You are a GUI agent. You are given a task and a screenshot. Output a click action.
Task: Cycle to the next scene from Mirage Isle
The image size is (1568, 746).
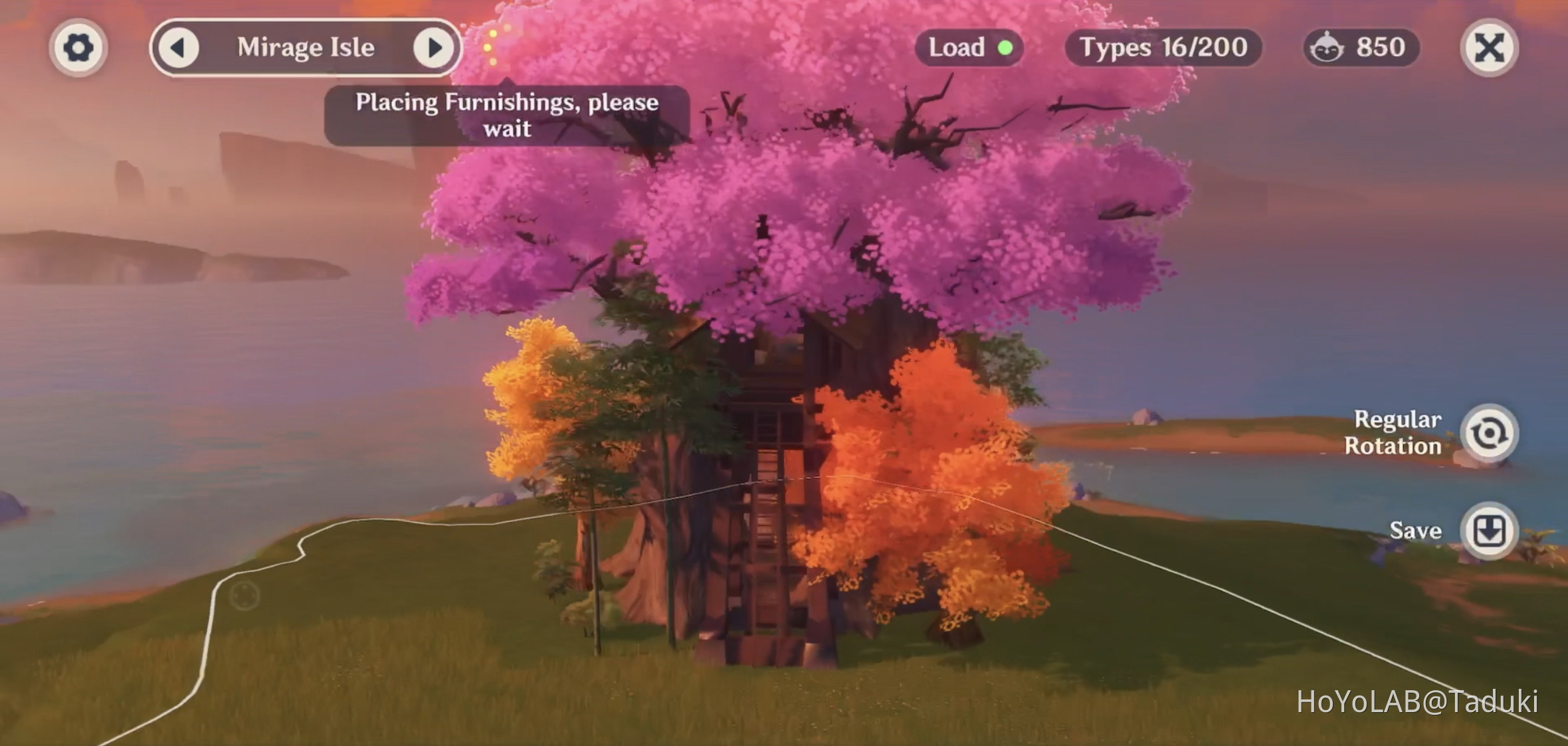click(433, 47)
